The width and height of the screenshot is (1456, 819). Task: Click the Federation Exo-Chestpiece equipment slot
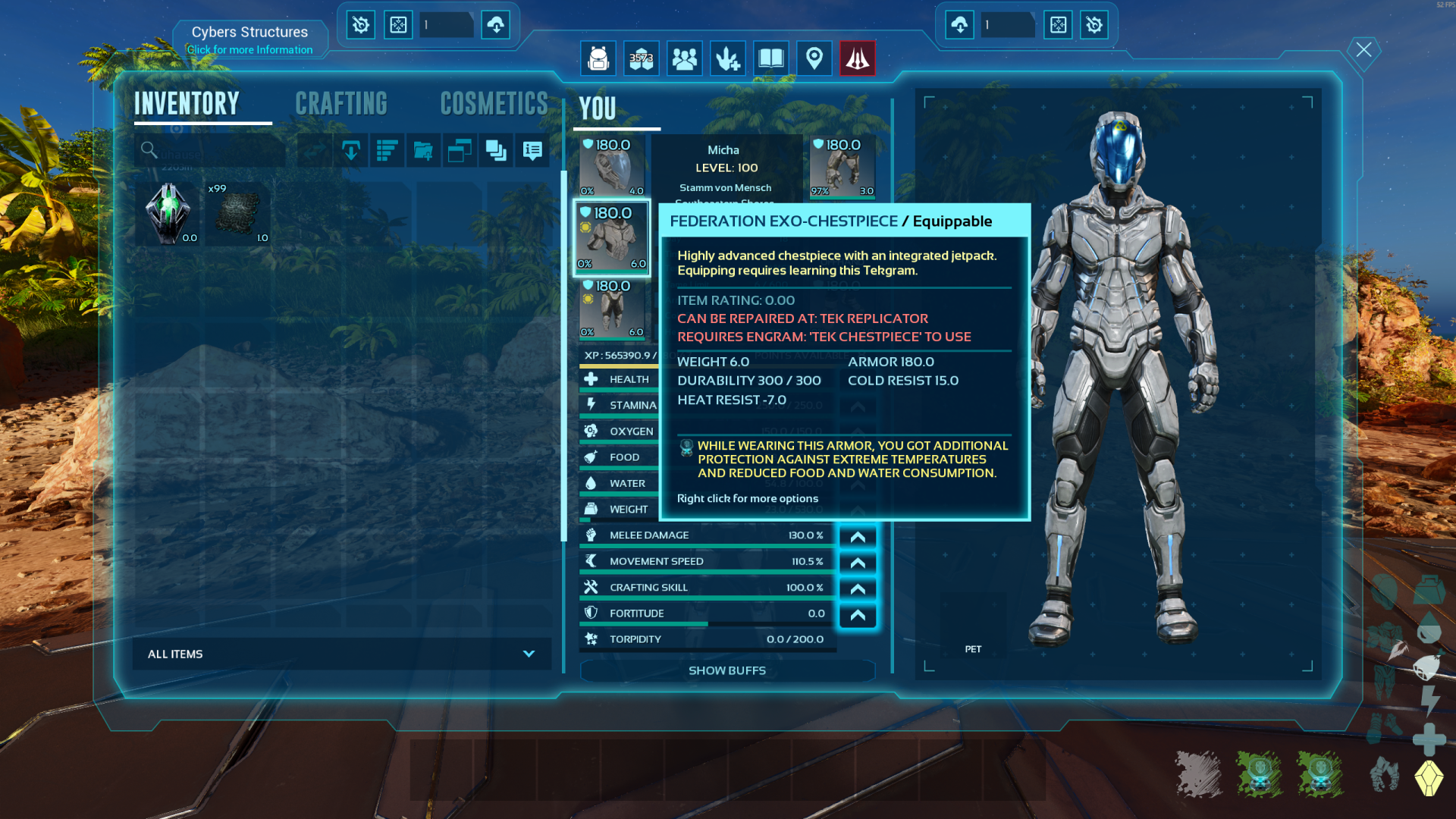pos(612,238)
